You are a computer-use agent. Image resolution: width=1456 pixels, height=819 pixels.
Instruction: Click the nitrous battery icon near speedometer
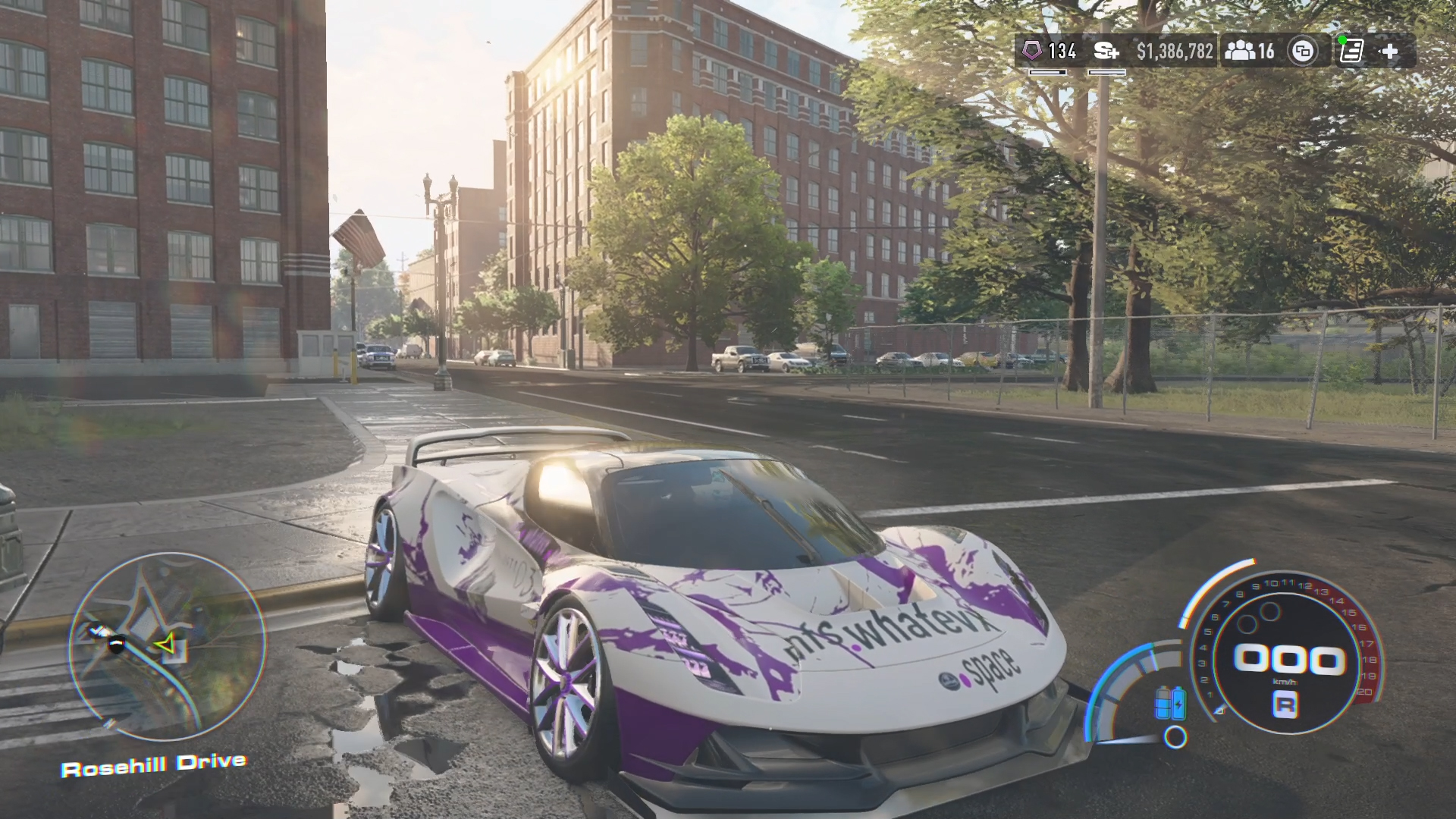point(1169,702)
